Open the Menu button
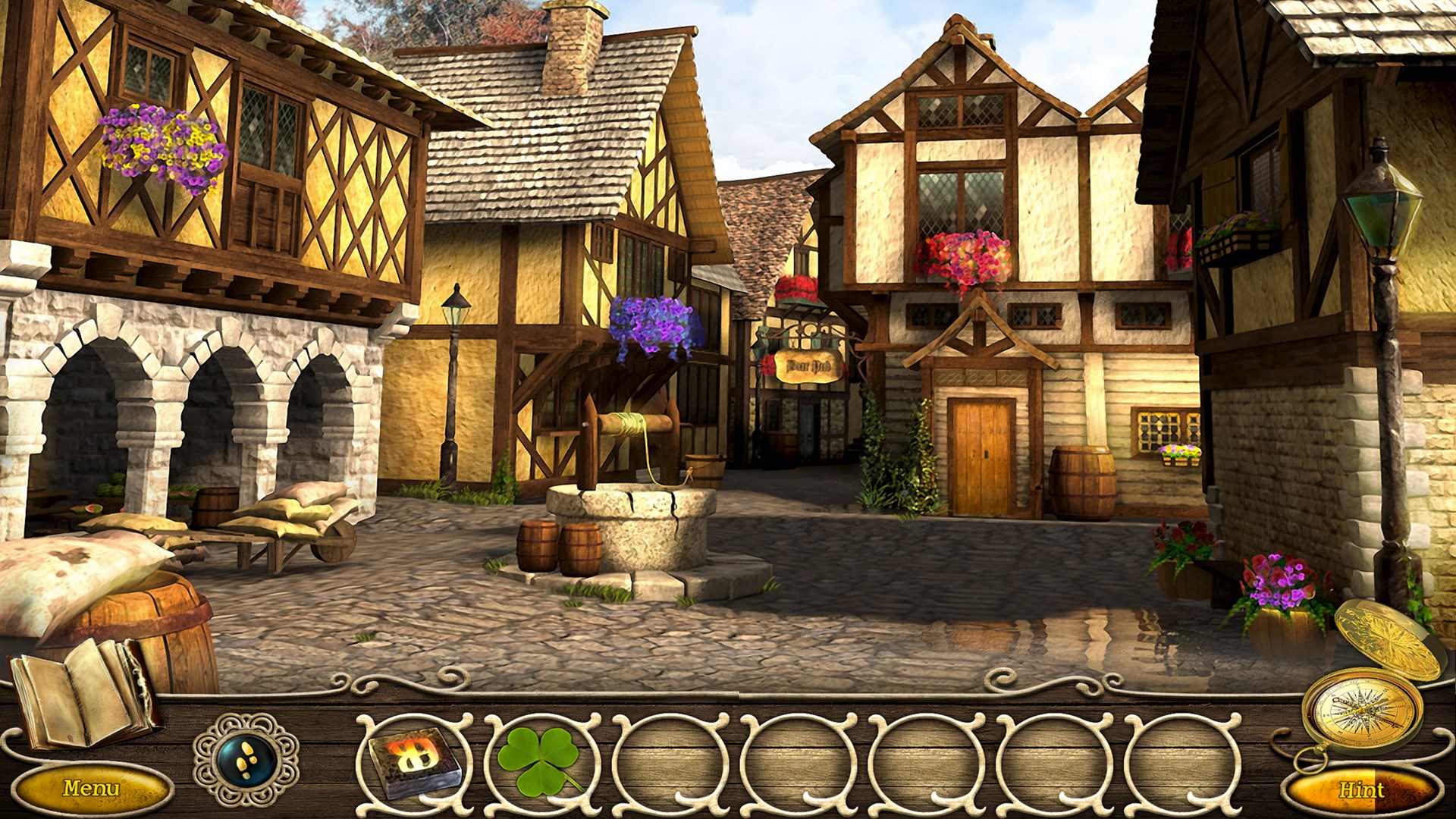This screenshot has height=819, width=1456. [x=90, y=789]
